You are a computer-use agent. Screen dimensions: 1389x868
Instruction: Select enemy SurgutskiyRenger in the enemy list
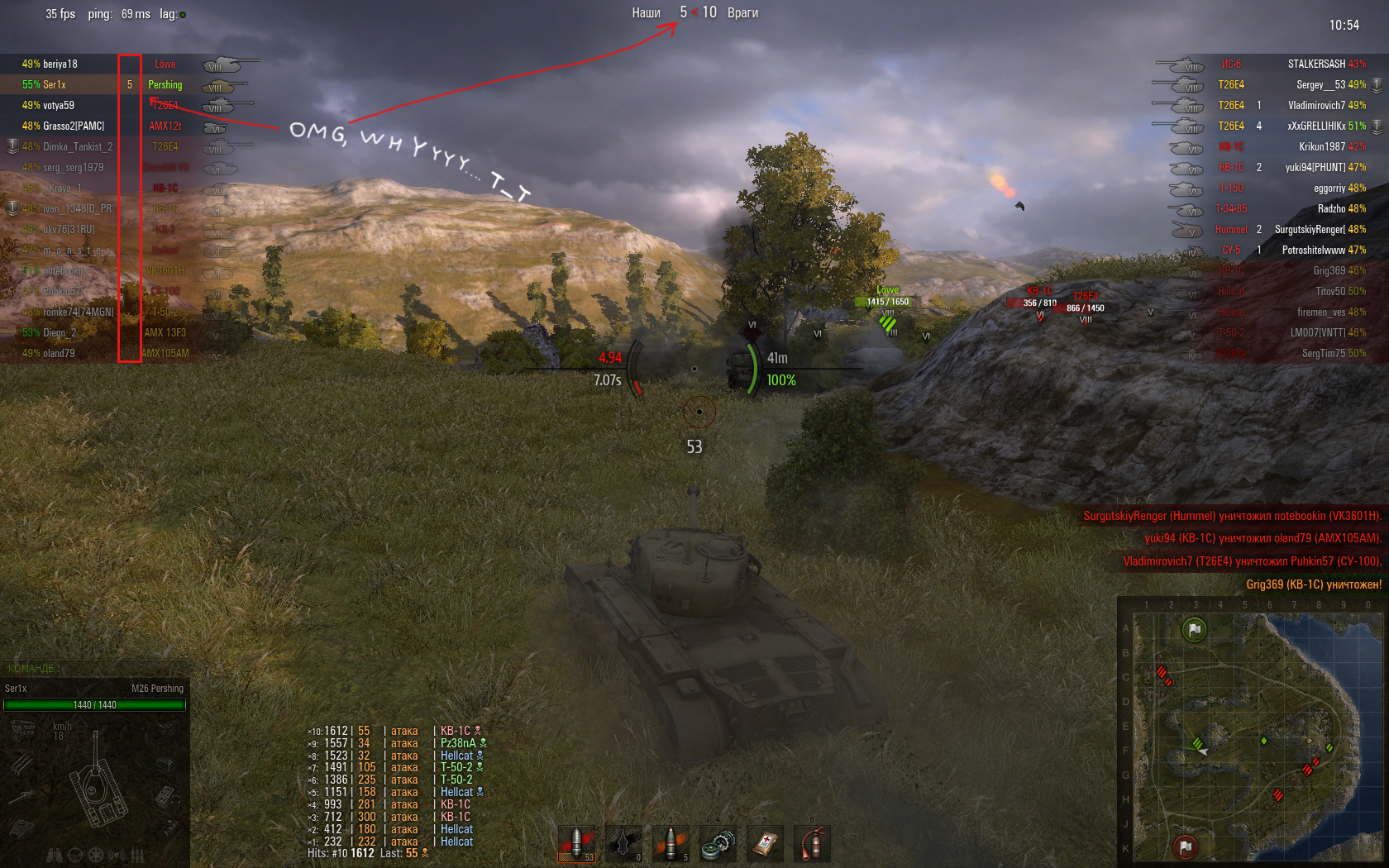pyautogui.click(x=1310, y=230)
